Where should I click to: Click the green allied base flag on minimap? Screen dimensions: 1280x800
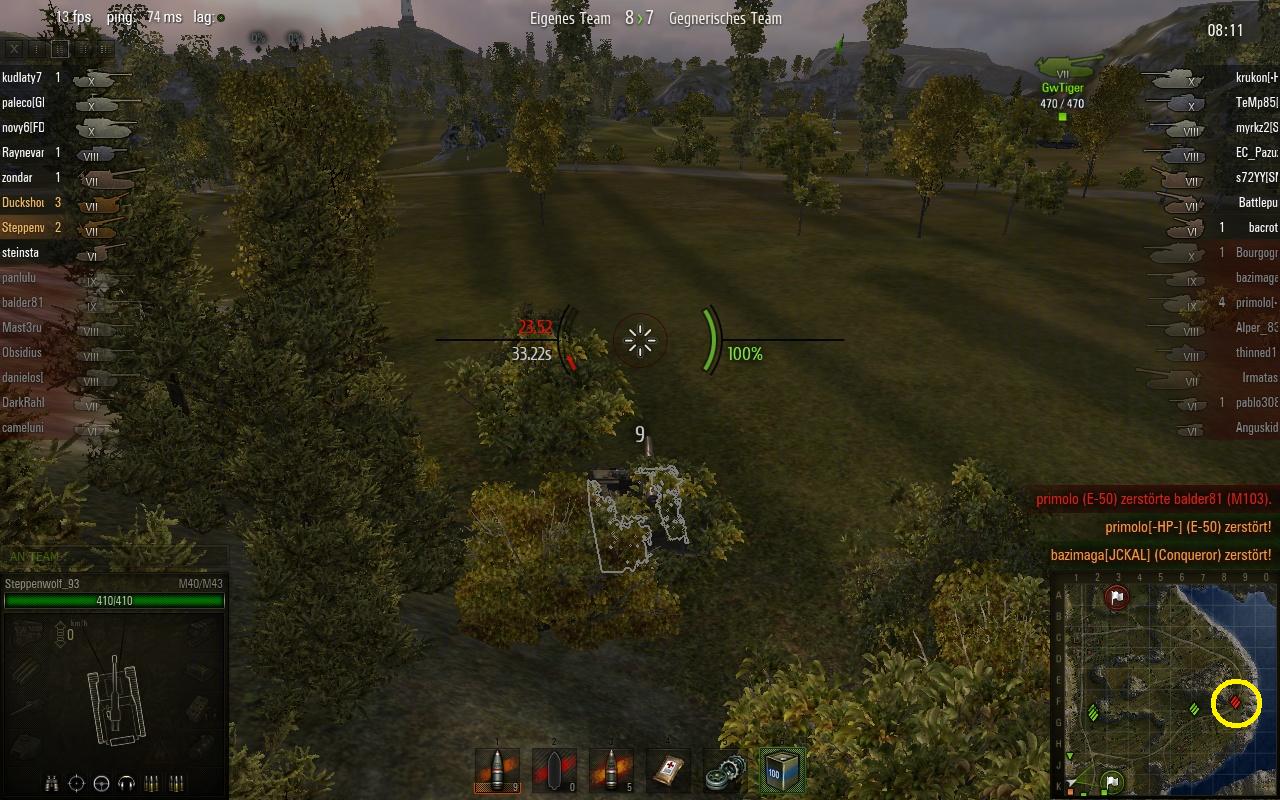click(1111, 781)
